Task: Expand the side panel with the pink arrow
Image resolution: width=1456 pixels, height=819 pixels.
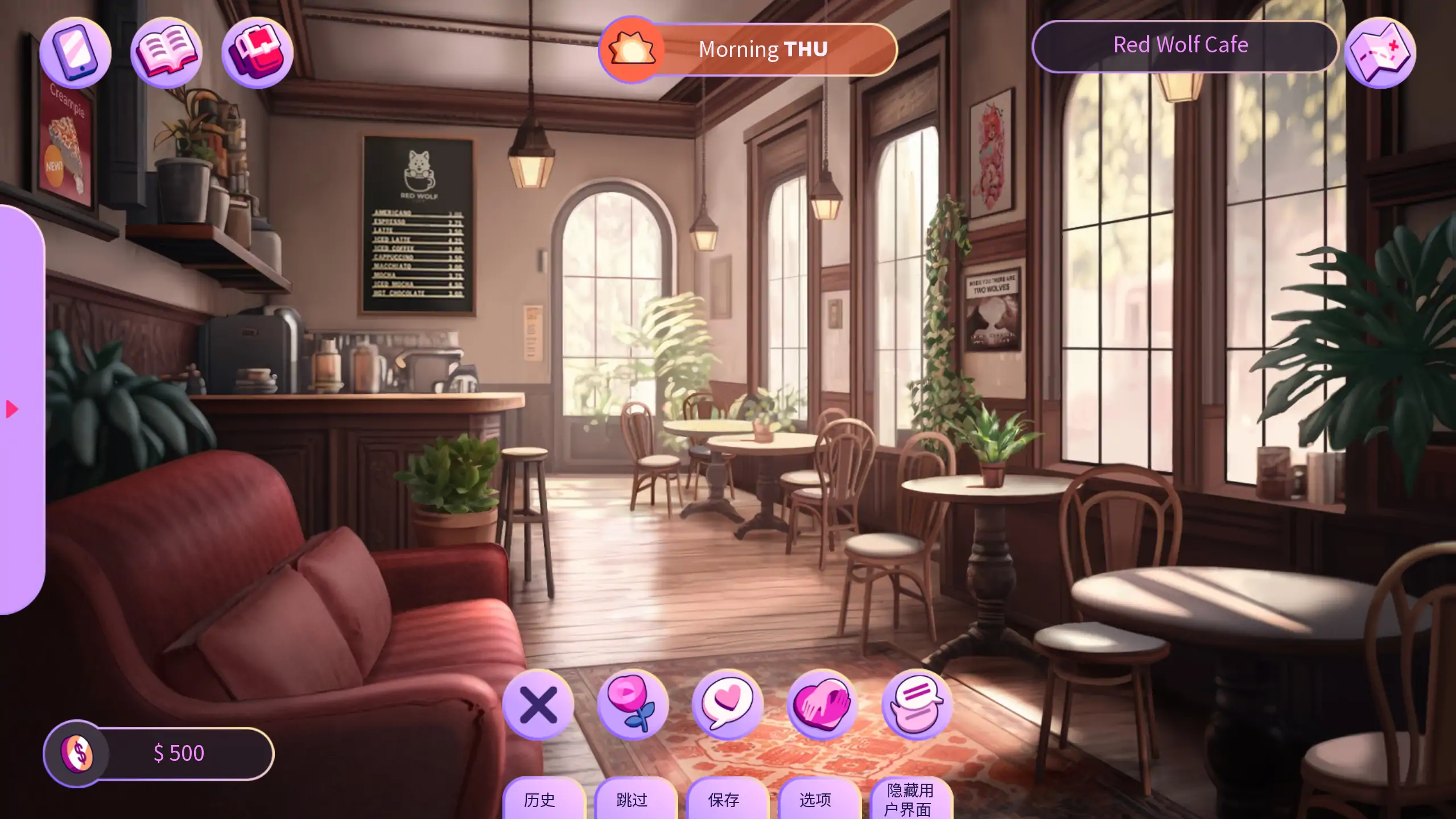Action: [13, 409]
